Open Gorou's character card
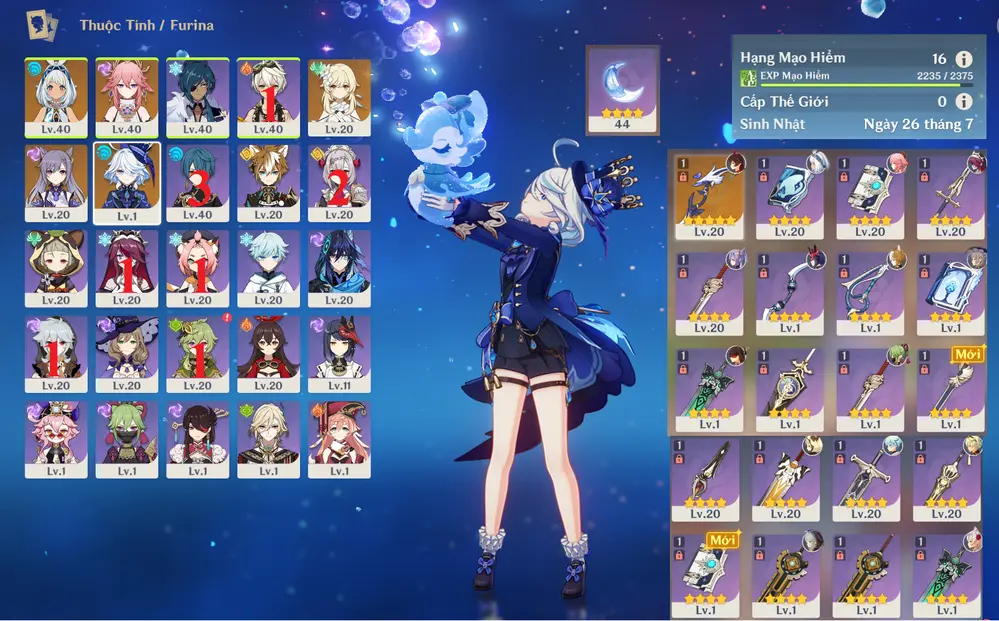Image resolution: width=999 pixels, height=621 pixels. (268, 181)
